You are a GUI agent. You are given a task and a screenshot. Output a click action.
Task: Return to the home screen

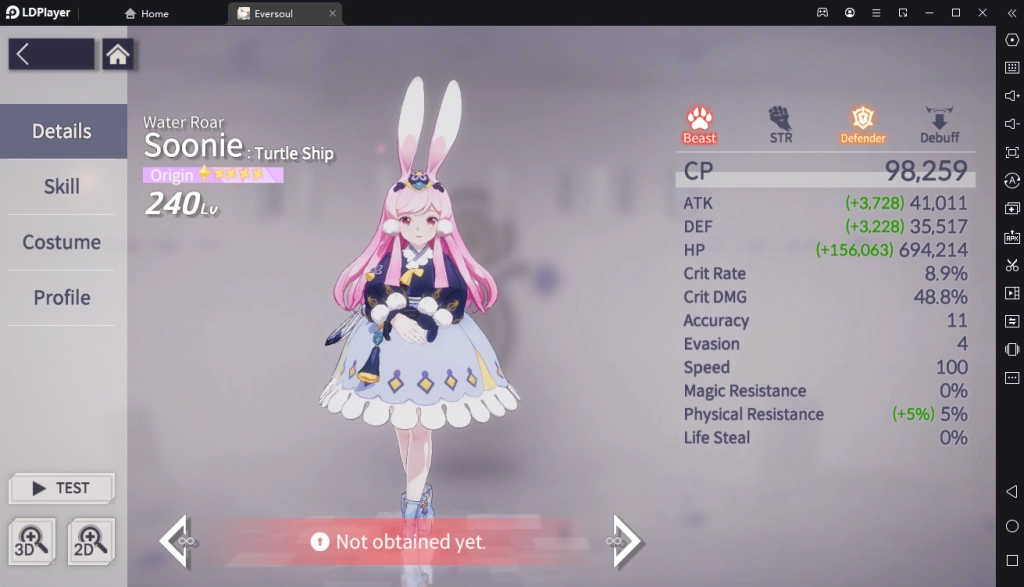point(118,54)
